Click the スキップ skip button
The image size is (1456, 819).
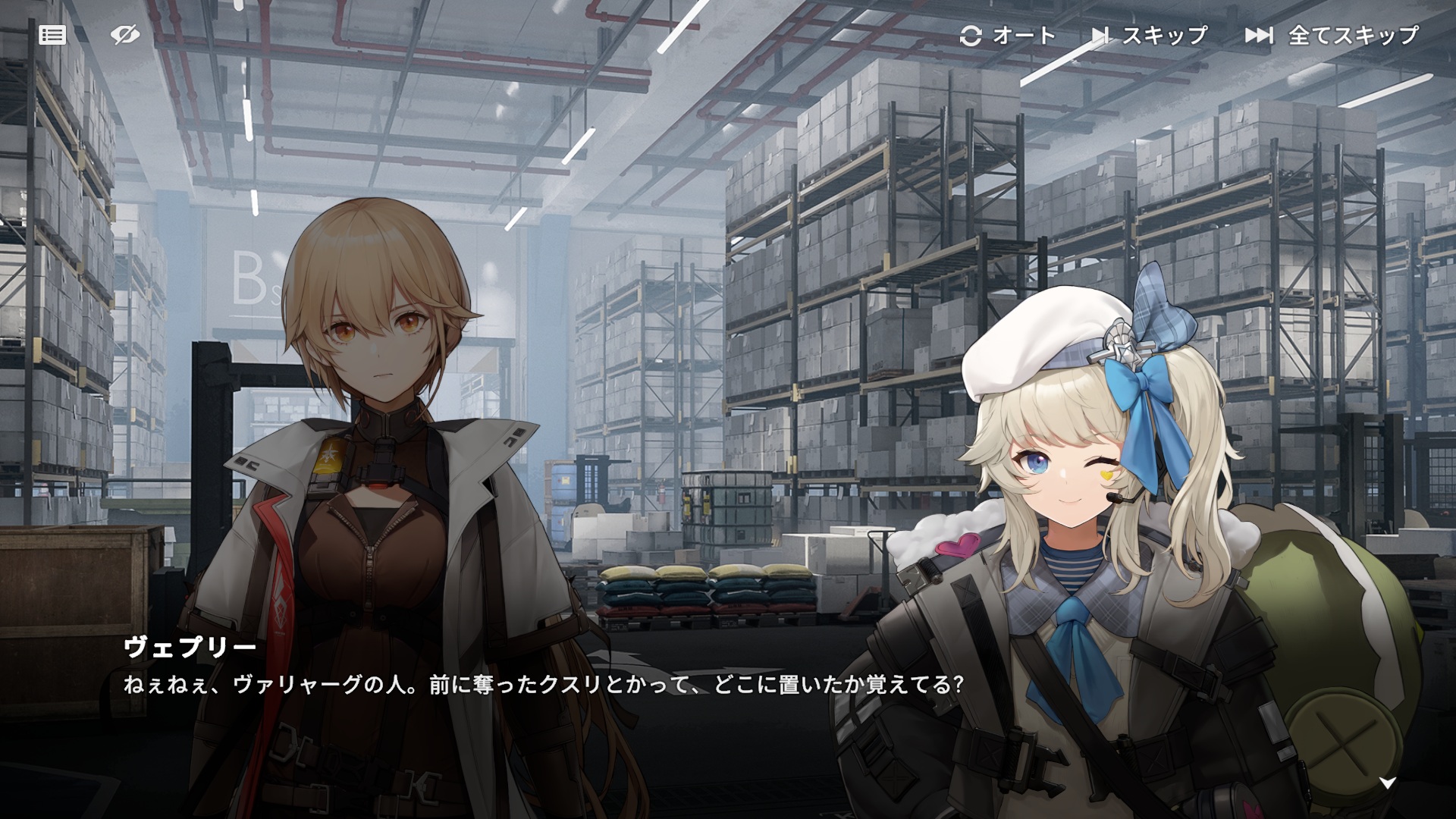click(x=1150, y=36)
